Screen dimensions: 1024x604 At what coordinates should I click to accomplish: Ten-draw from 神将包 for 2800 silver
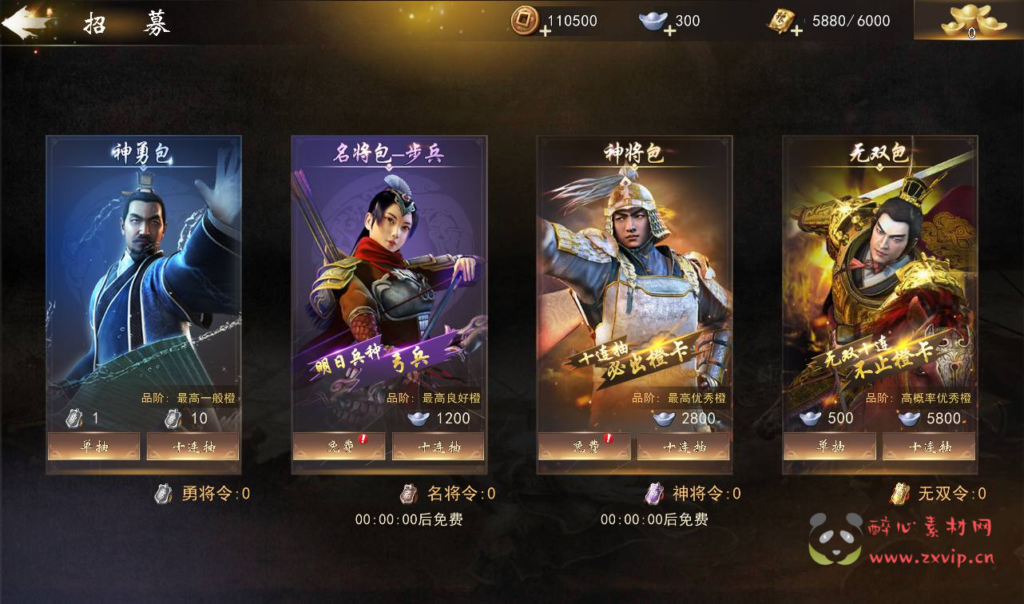[x=683, y=447]
